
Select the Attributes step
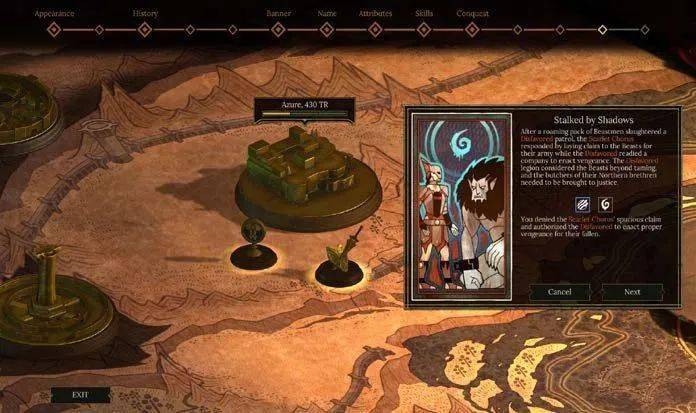tap(376, 15)
